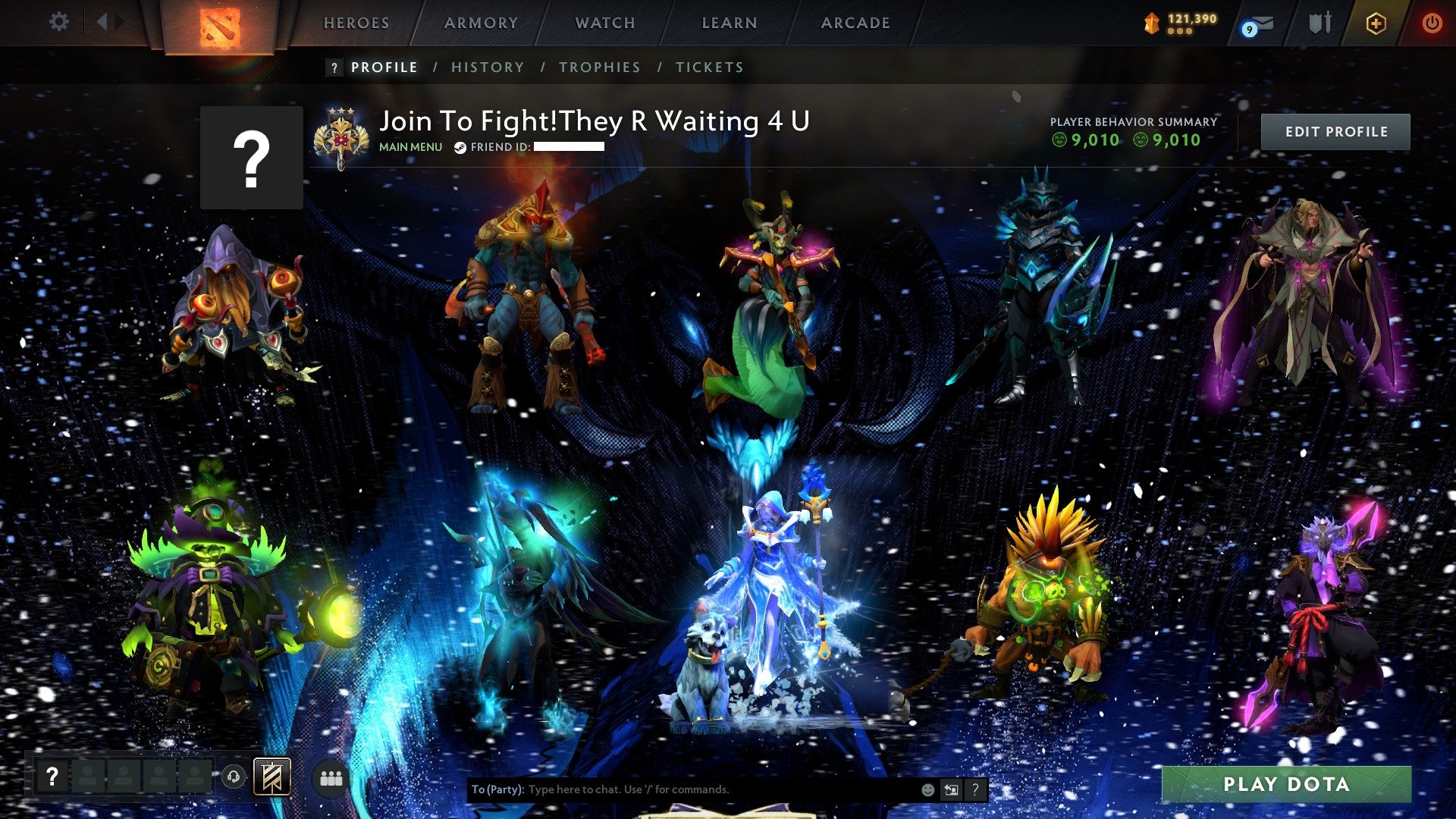
Task: Open the settings gear icon
Action: 58,21
